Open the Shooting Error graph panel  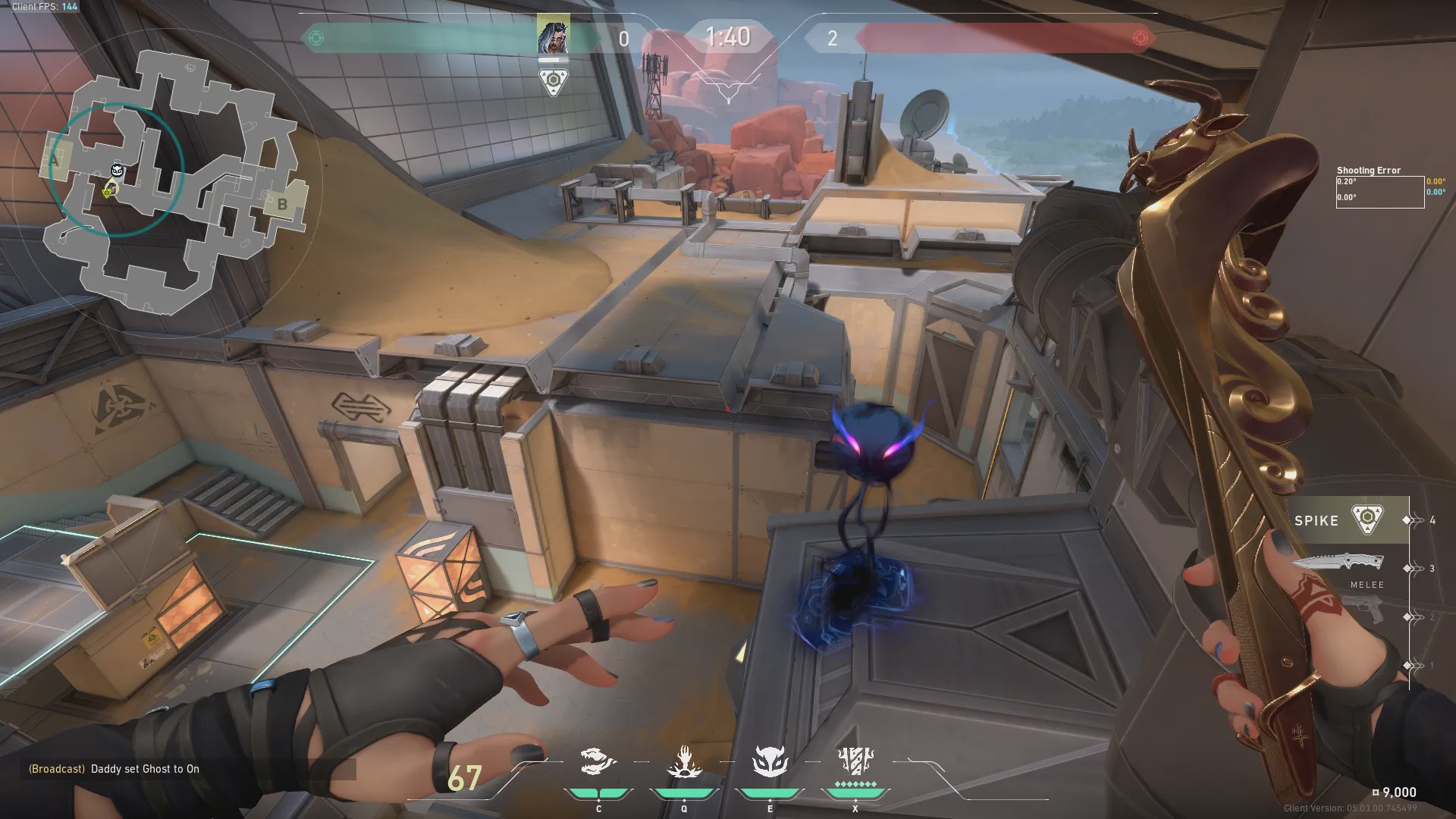tap(1379, 191)
